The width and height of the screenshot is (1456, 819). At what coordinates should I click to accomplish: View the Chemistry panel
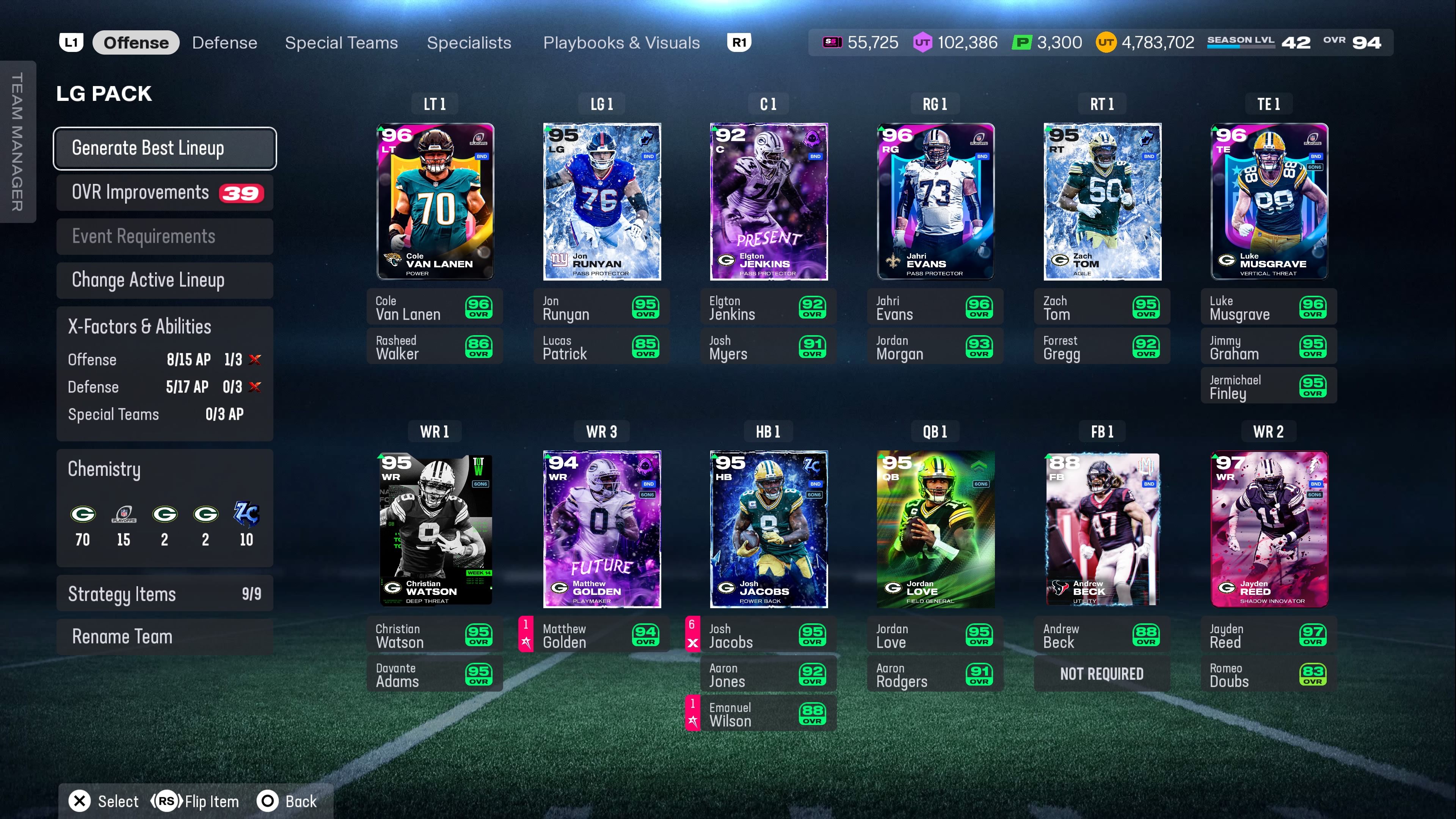(165, 508)
